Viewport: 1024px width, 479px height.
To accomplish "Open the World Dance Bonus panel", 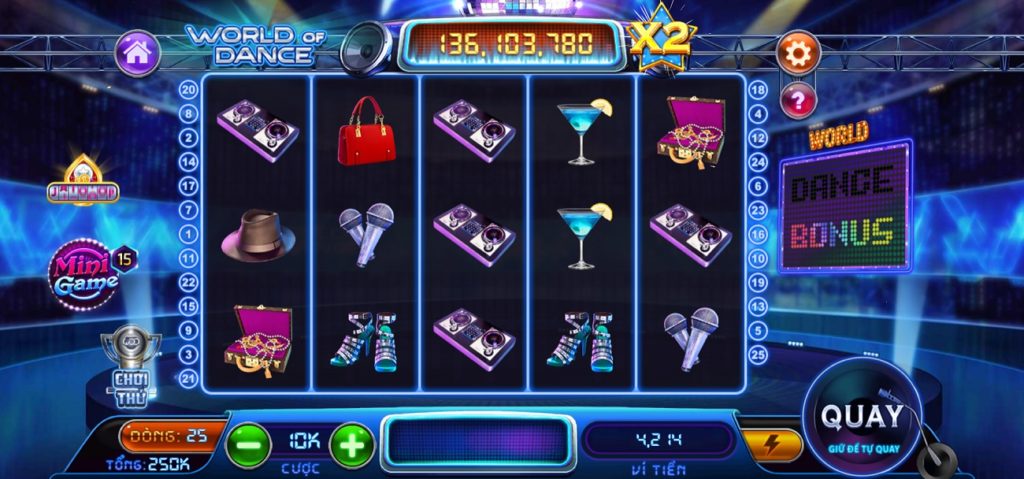I will coord(844,203).
